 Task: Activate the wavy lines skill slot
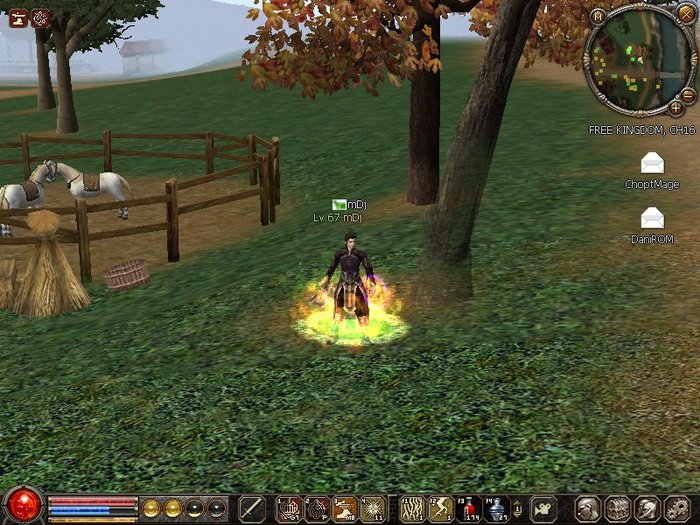pos(412,508)
